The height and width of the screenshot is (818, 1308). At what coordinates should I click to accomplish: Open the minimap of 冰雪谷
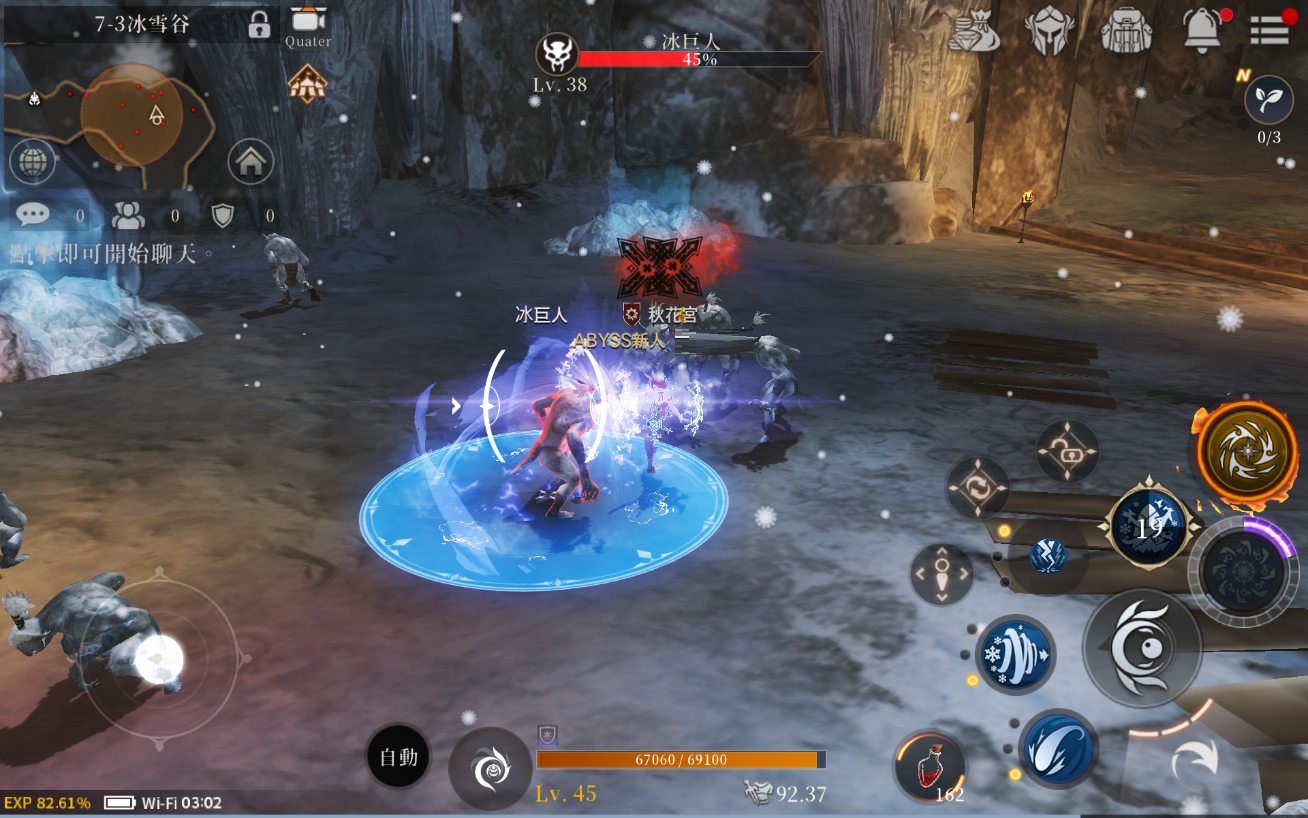point(132,115)
